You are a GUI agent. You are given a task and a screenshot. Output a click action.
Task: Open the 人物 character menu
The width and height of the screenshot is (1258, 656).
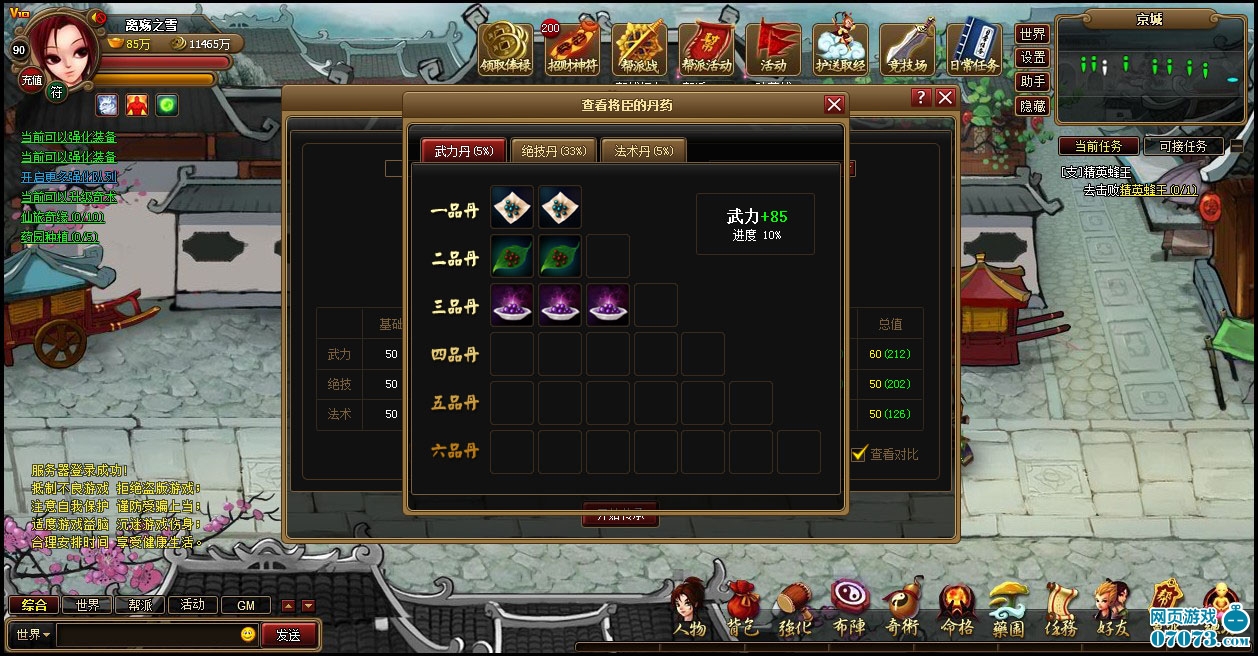tap(690, 612)
